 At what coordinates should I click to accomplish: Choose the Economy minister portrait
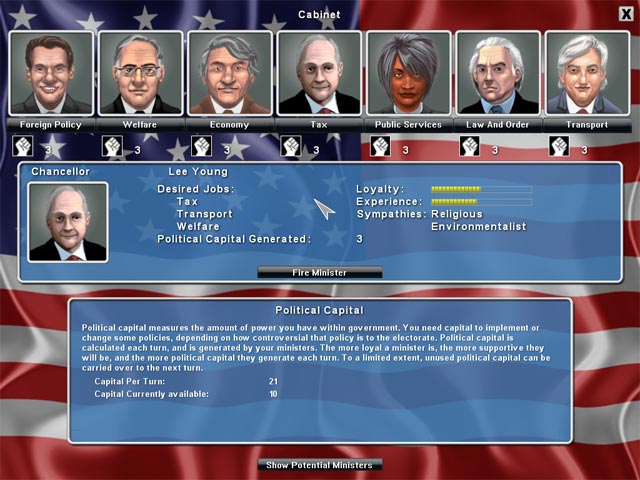(x=230, y=74)
